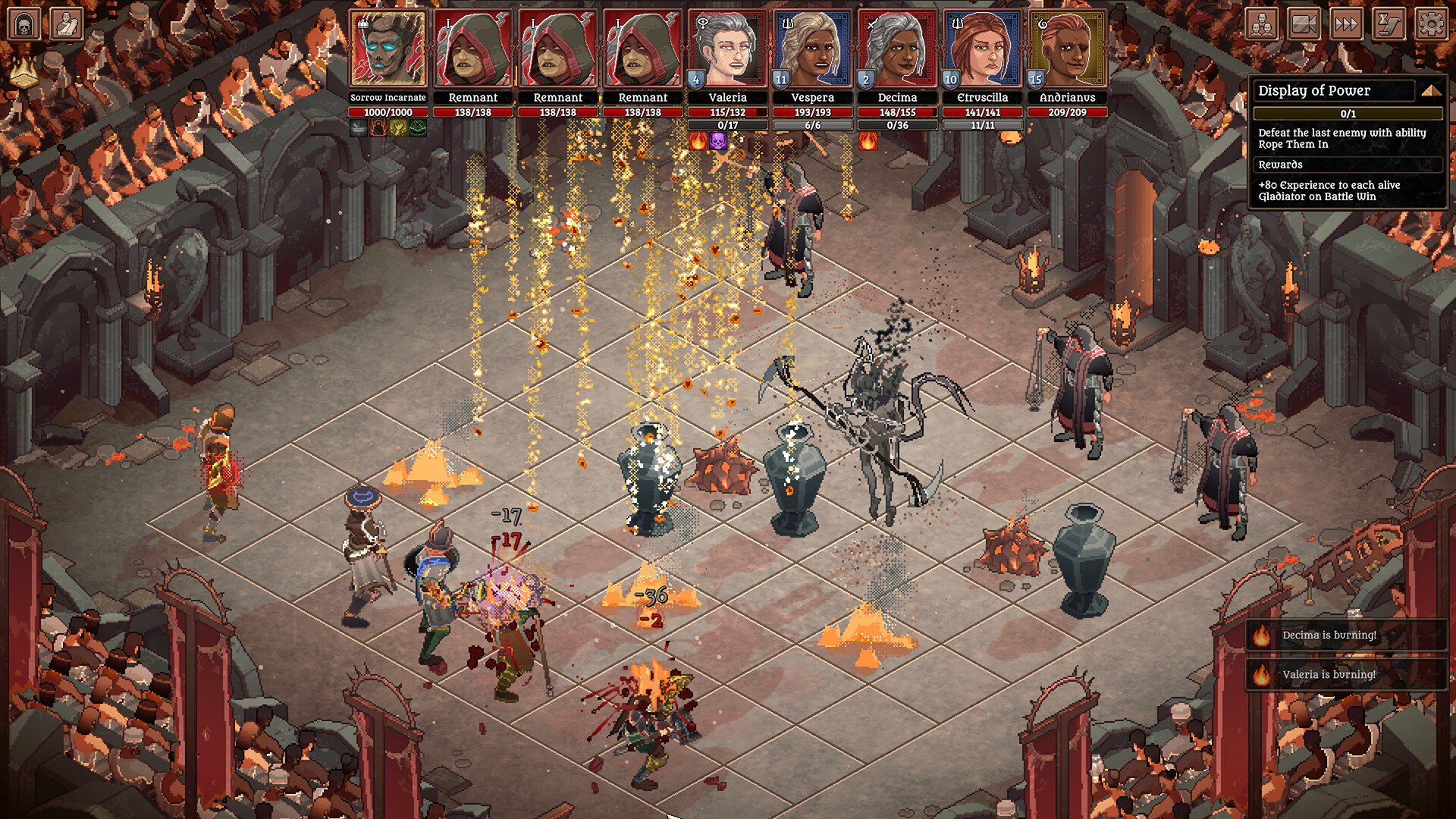Toggle the green trap buff under Sorrow Incarnate
This screenshot has height=819, width=1456.
pos(417,128)
